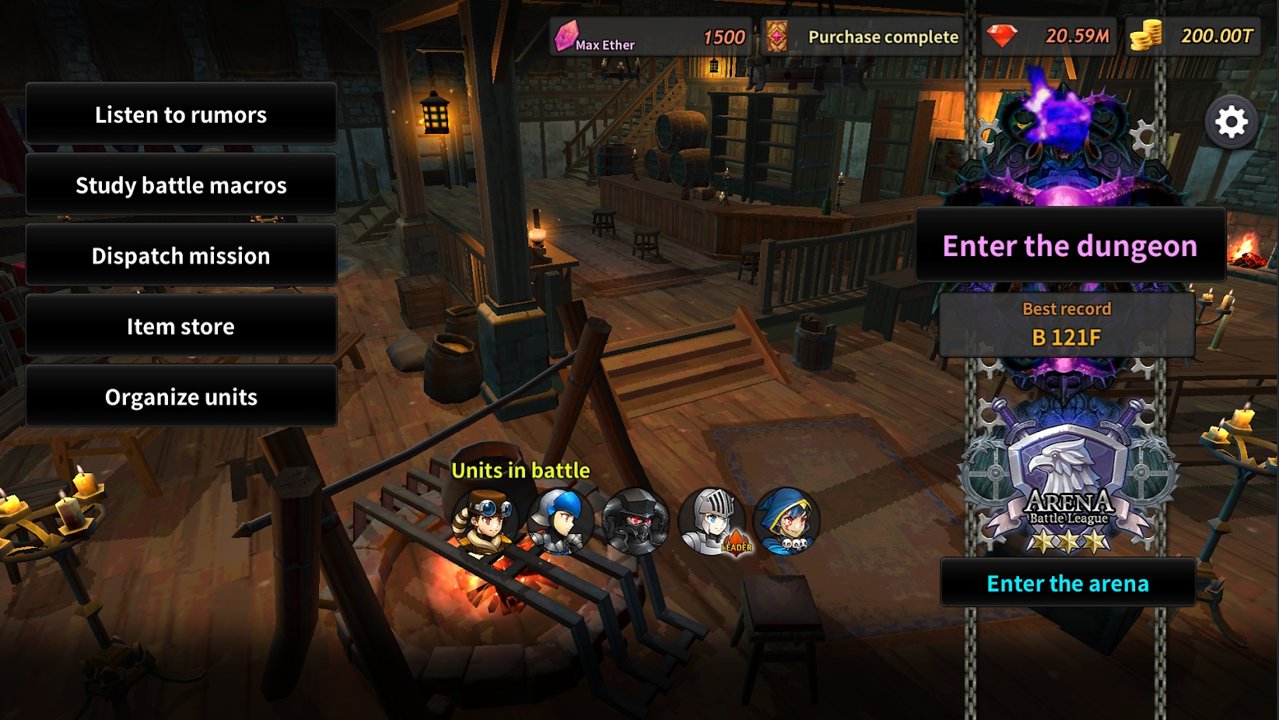
Task: Select Organize units
Action: (x=181, y=397)
